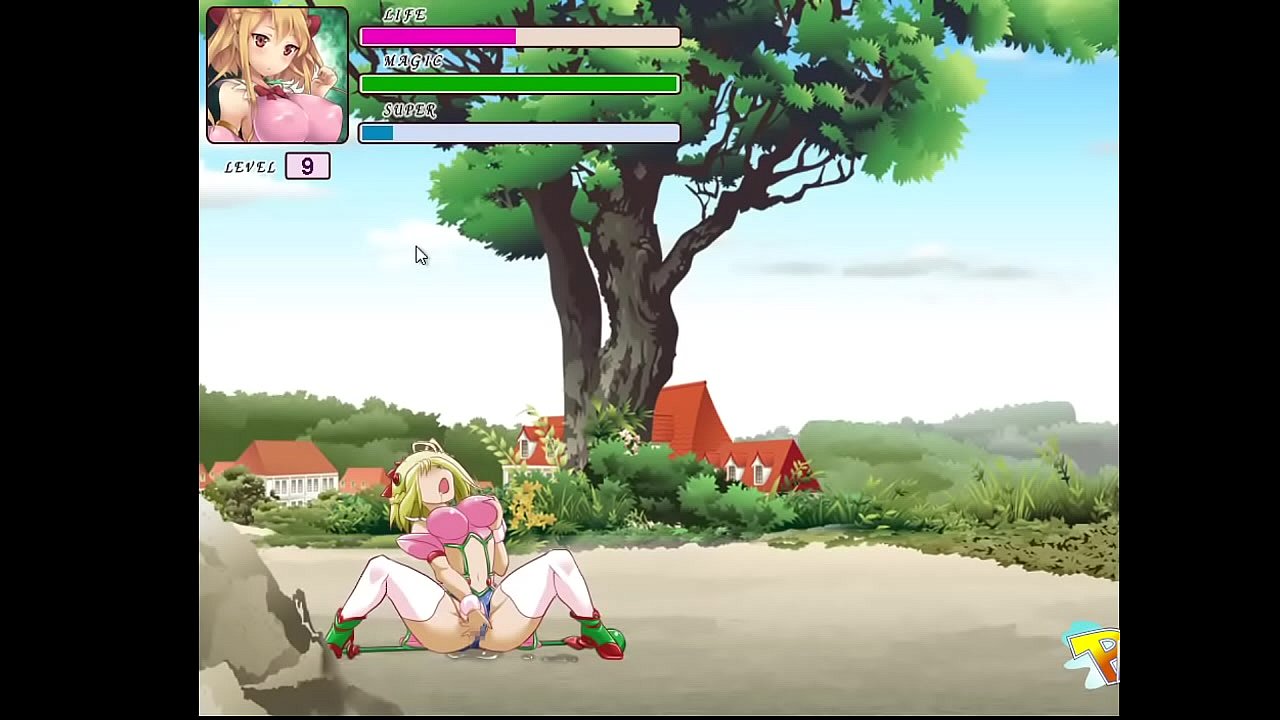Click the SUPER label in the HUD
The width and height of the screenshot is (1280, 720).
(x=412, y=110)
